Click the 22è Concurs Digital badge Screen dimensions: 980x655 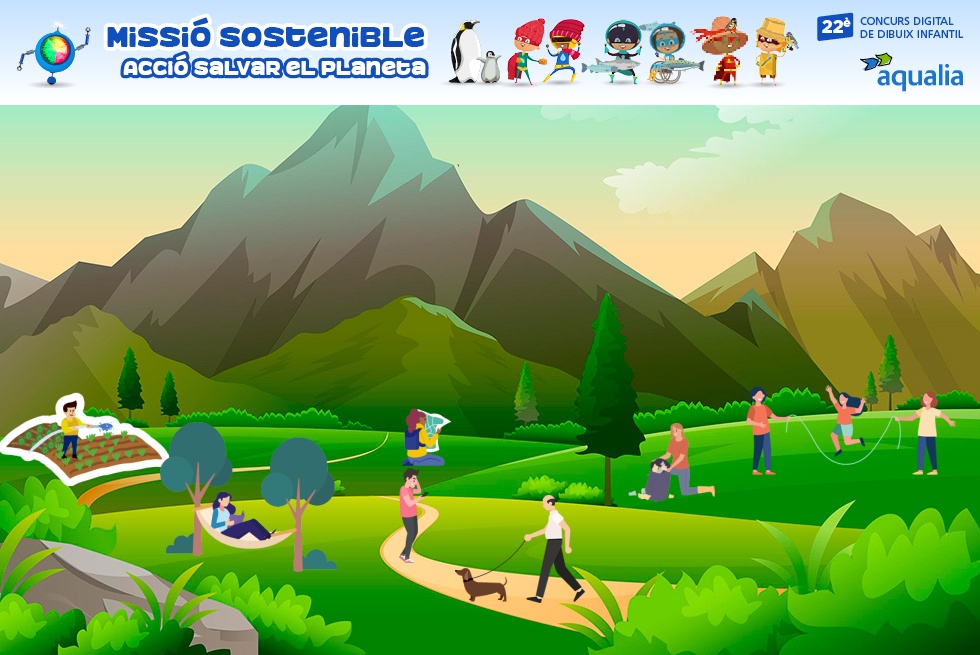click(889, 27)
